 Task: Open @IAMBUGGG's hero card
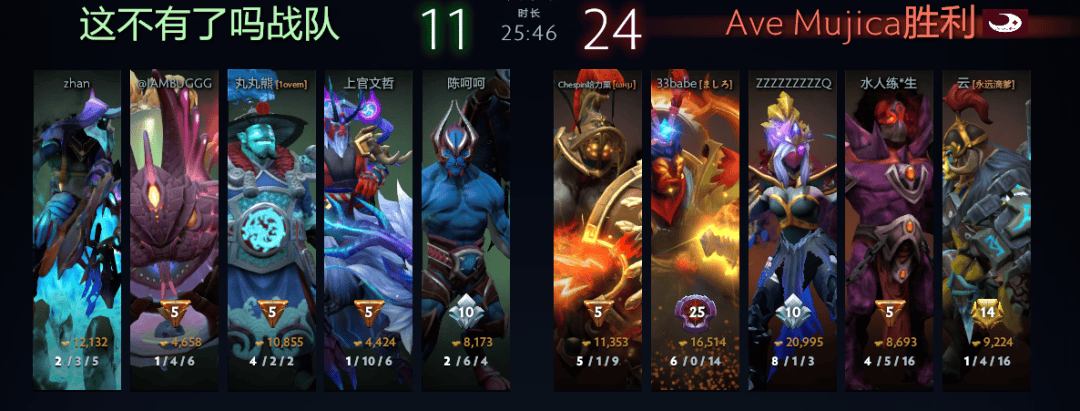click(174, 230)
